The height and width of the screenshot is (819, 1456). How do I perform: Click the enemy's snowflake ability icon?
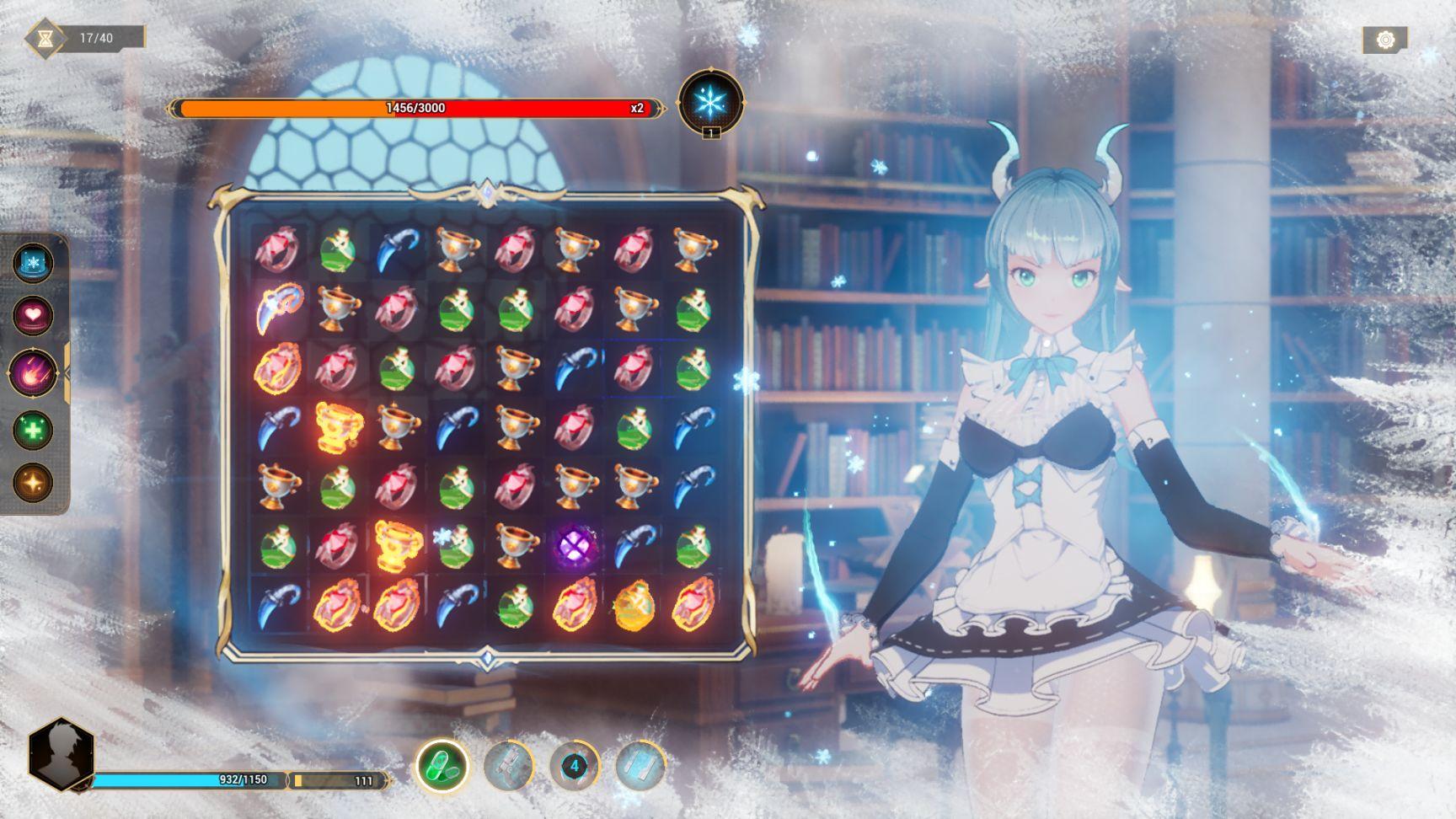coord(710,103)
